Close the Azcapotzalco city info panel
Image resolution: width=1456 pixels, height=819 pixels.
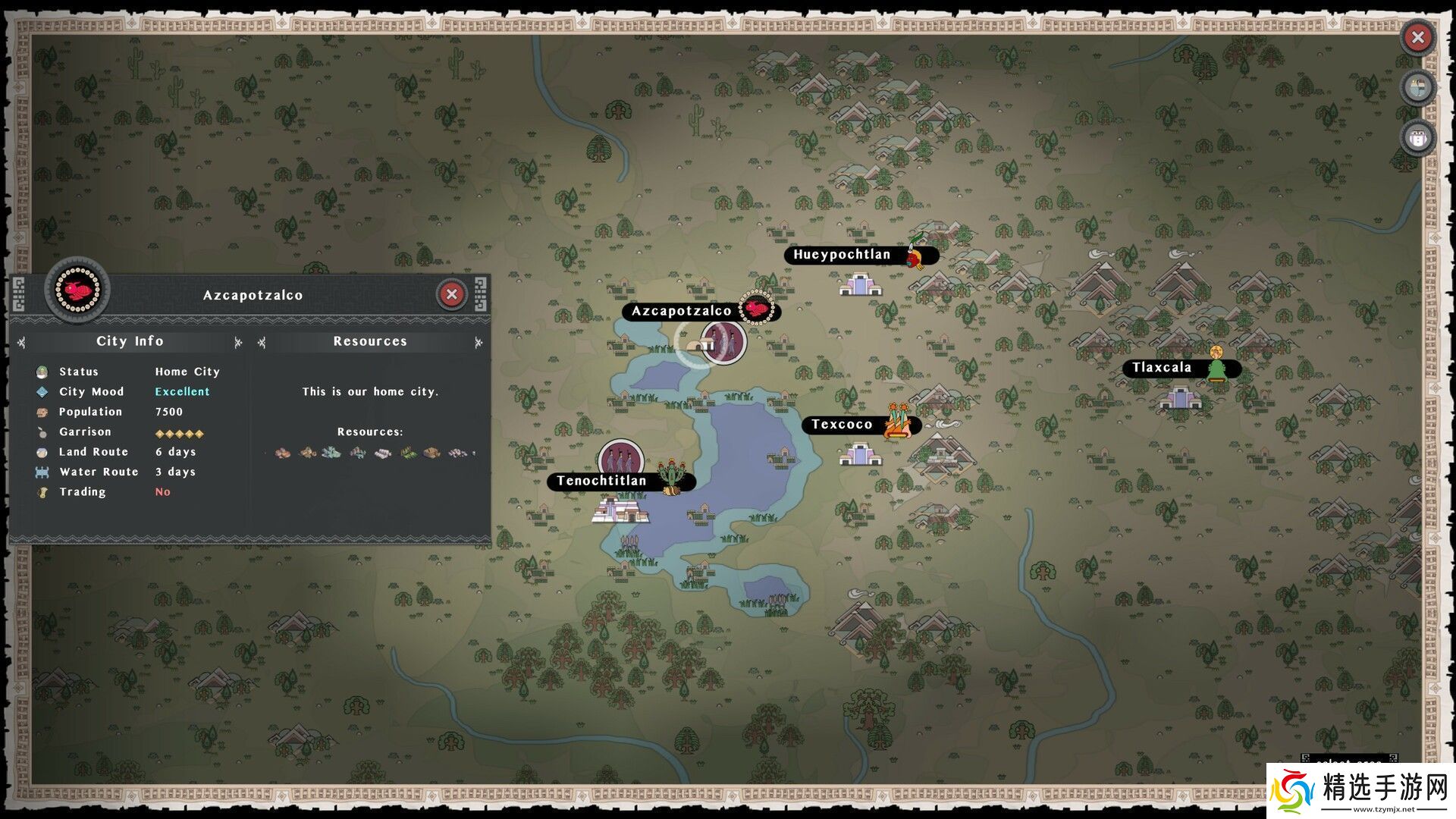coord(452,294)
